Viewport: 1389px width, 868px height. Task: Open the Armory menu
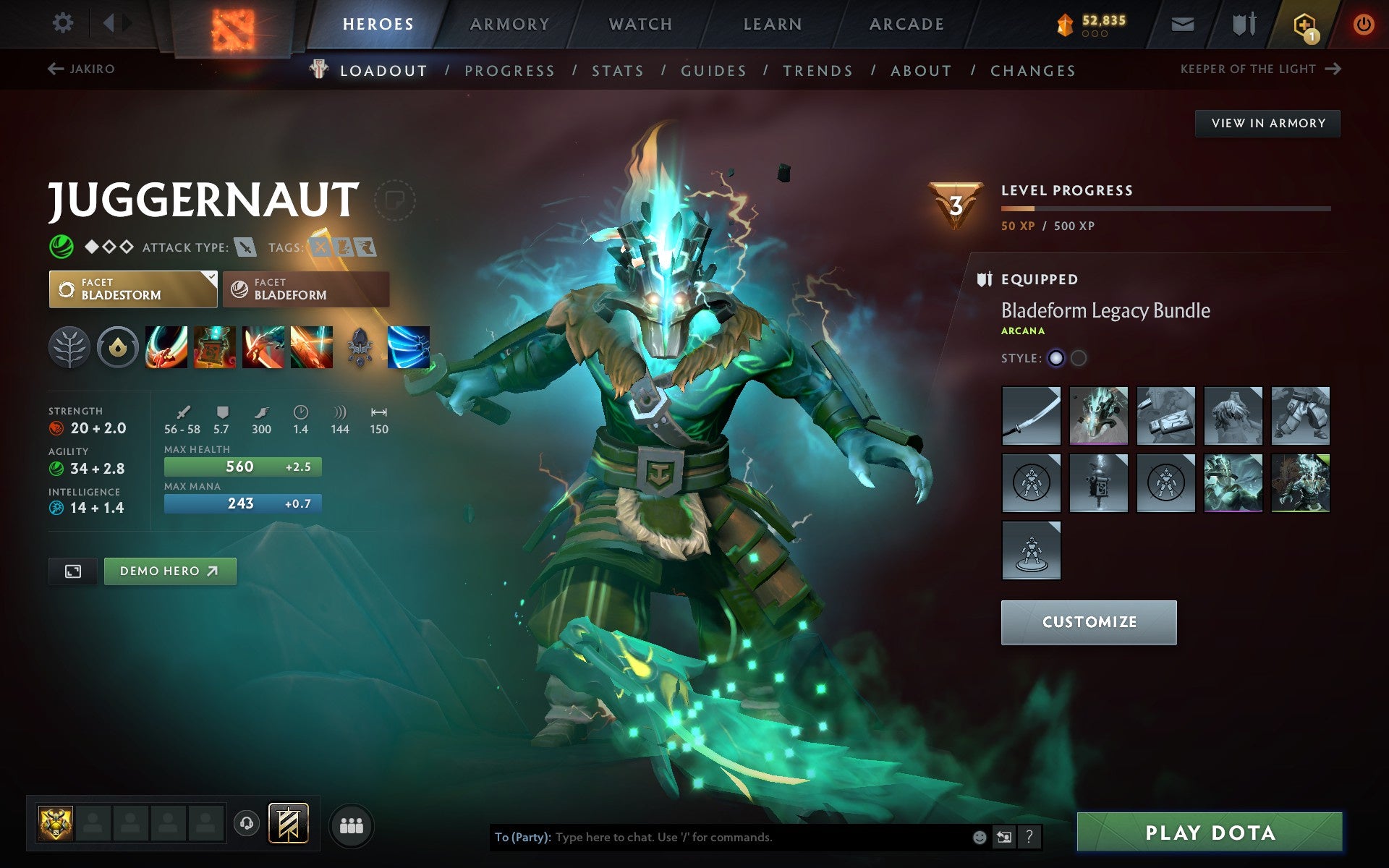509,23
